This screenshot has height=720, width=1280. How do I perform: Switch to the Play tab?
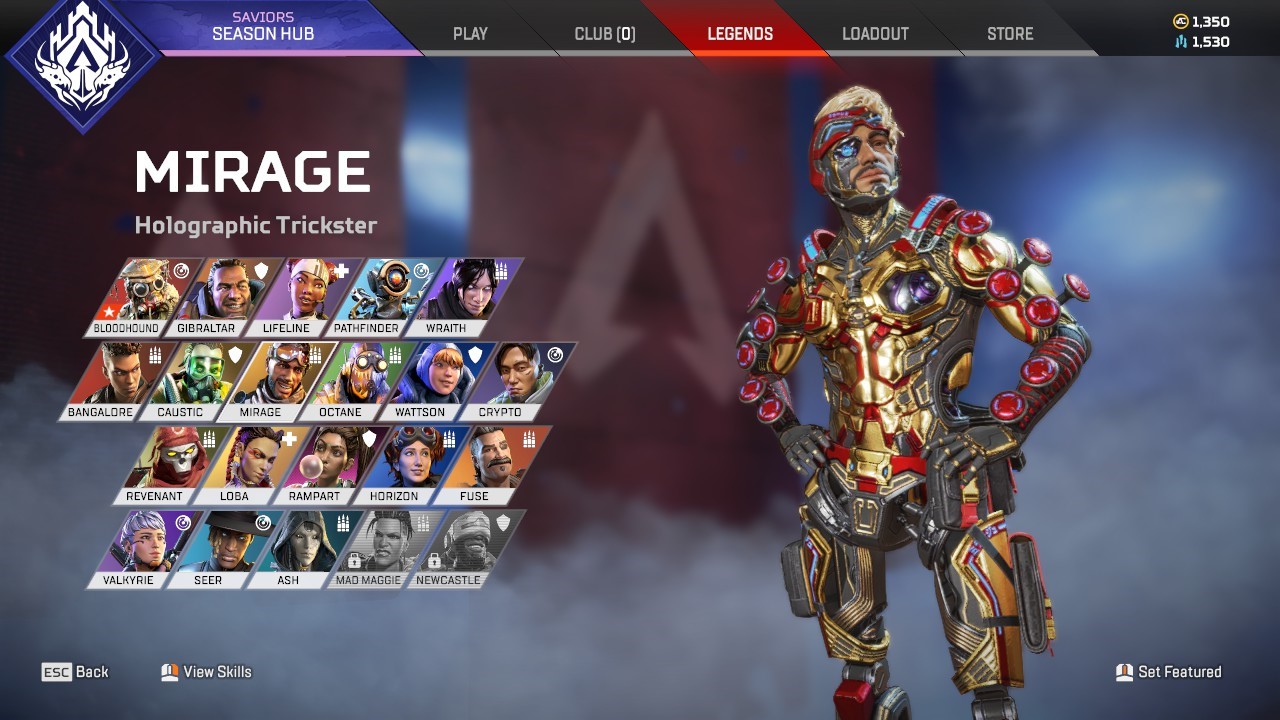coord(470,34)
